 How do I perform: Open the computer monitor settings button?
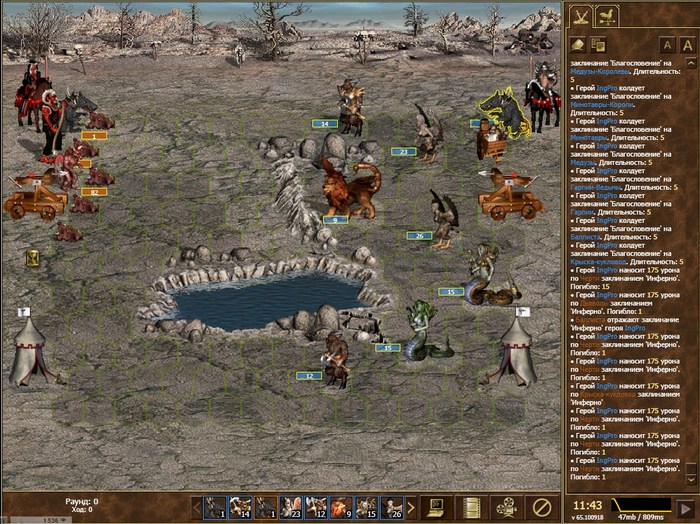point(434,506)
